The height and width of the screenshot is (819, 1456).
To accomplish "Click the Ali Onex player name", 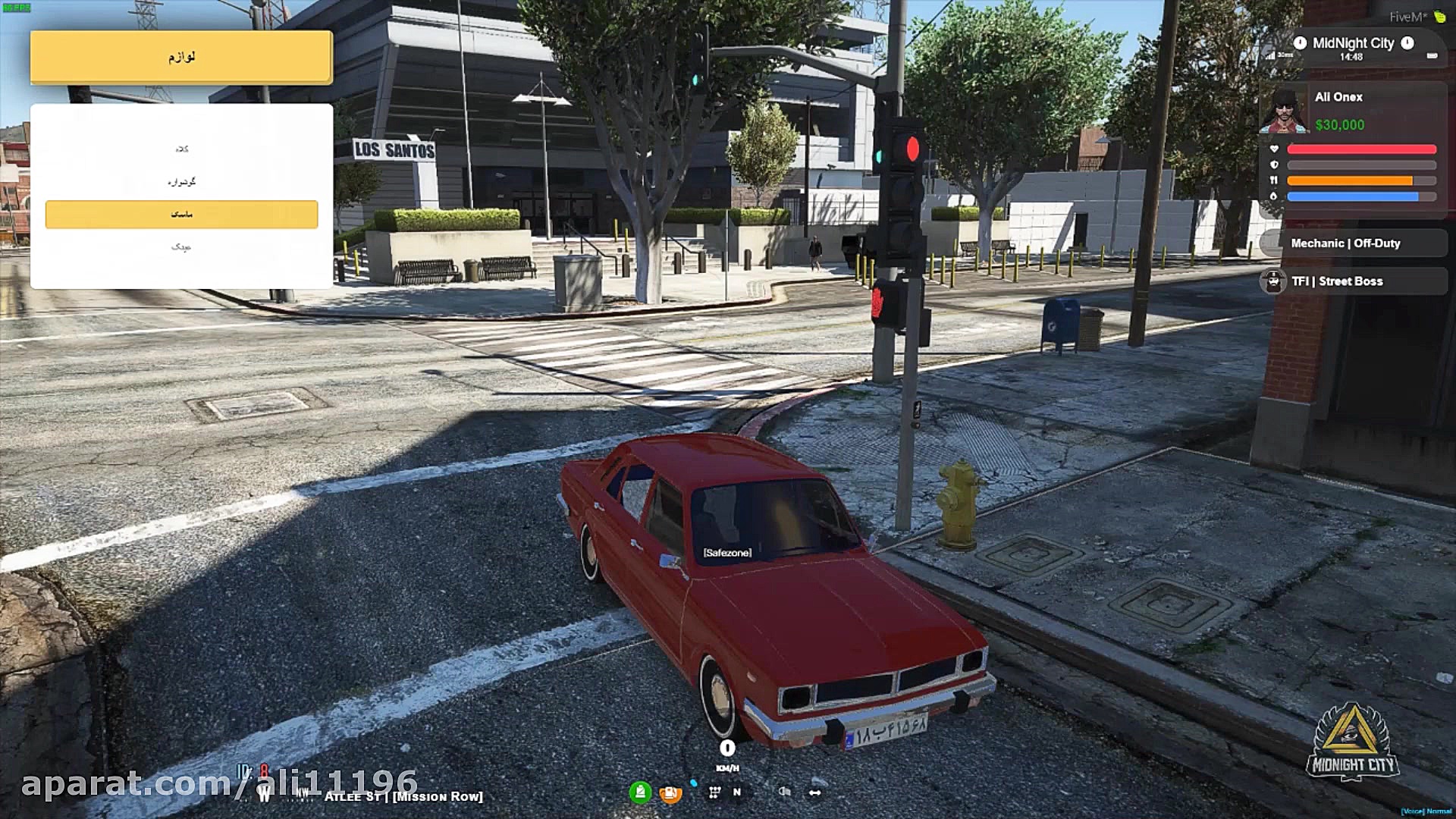I will tap(1338, 96).
